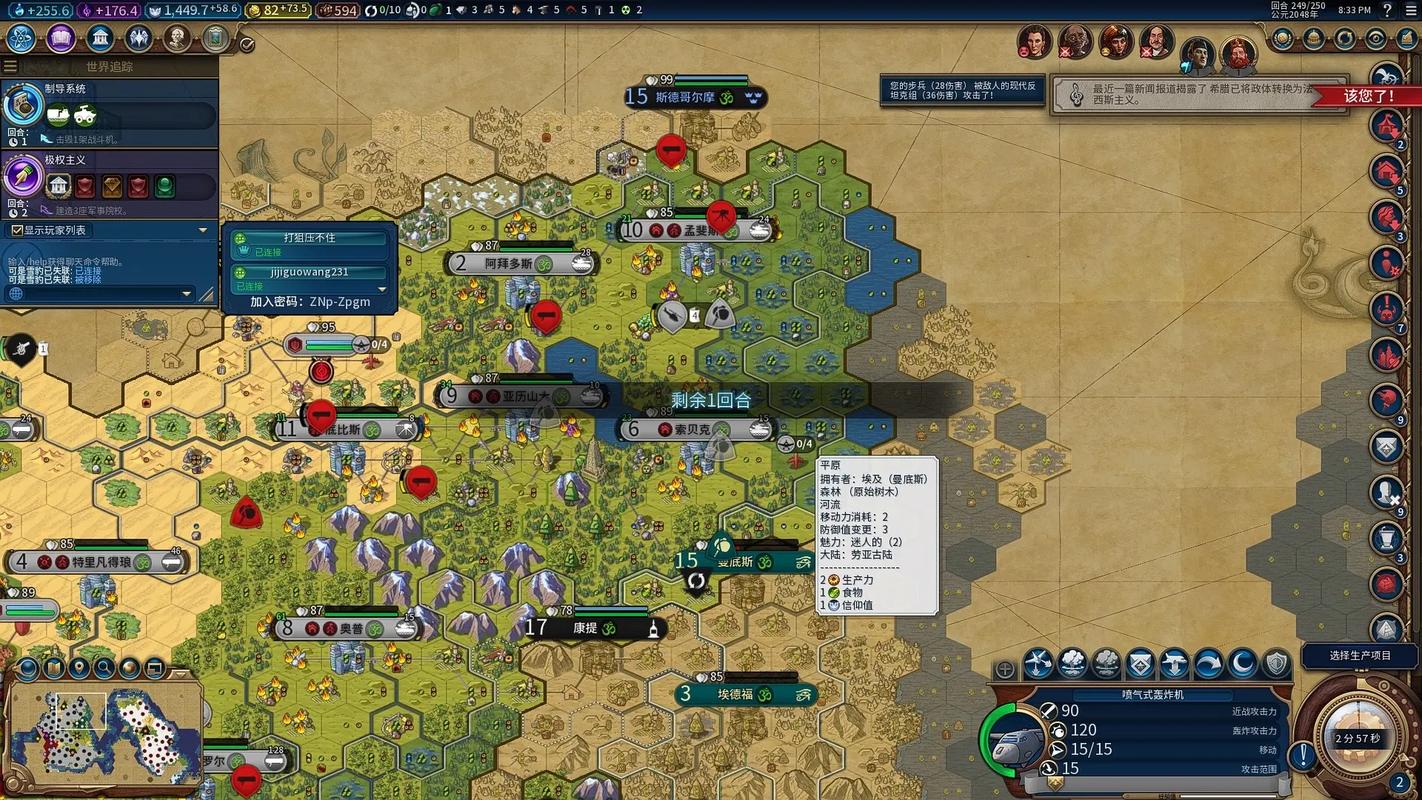Skip the unit's turn with the arrow icon

pos(1209,663)
